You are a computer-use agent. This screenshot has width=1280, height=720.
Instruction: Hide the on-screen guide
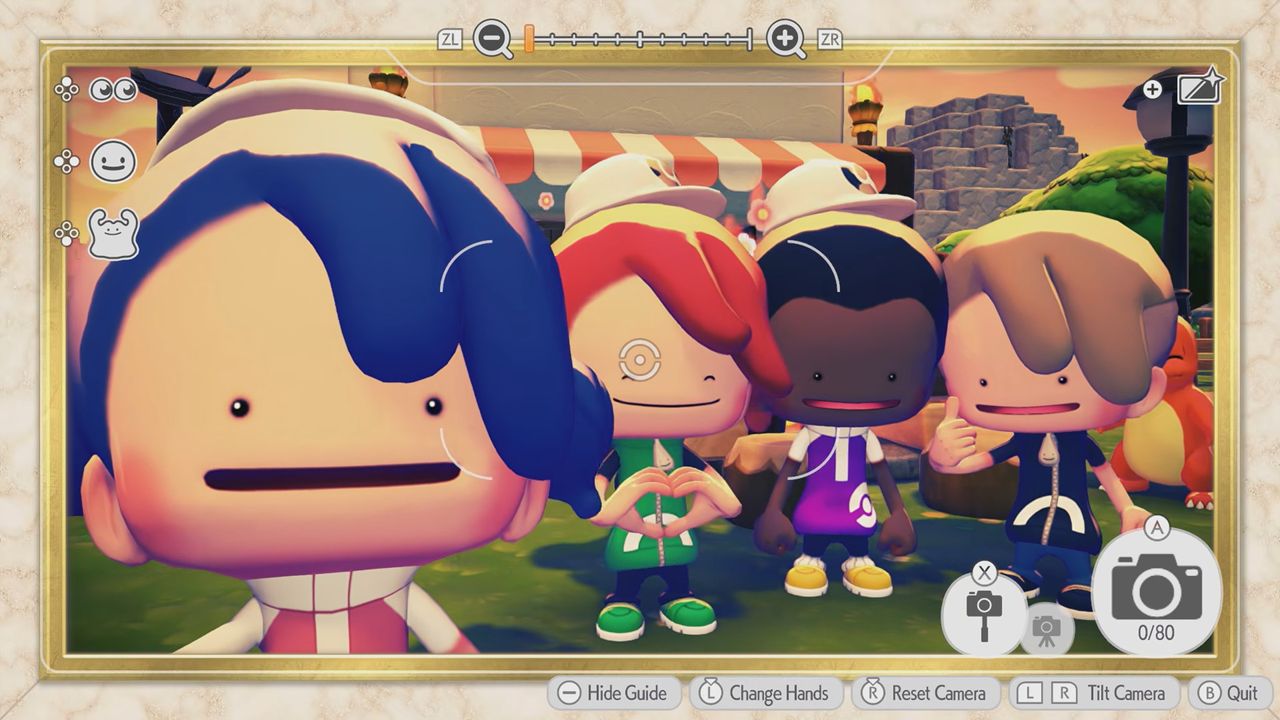point(613,692)
